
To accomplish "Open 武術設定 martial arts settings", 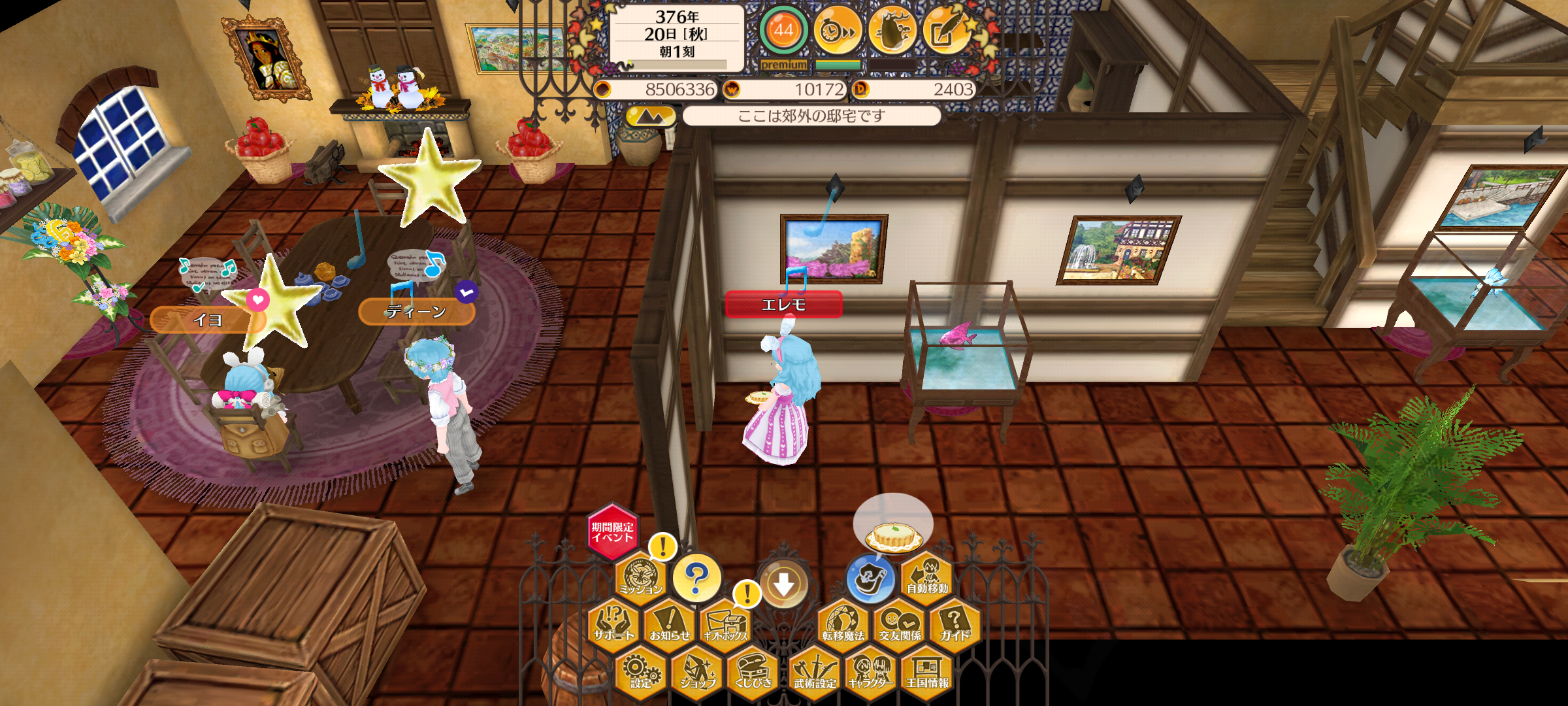I will tap(815, 672).
